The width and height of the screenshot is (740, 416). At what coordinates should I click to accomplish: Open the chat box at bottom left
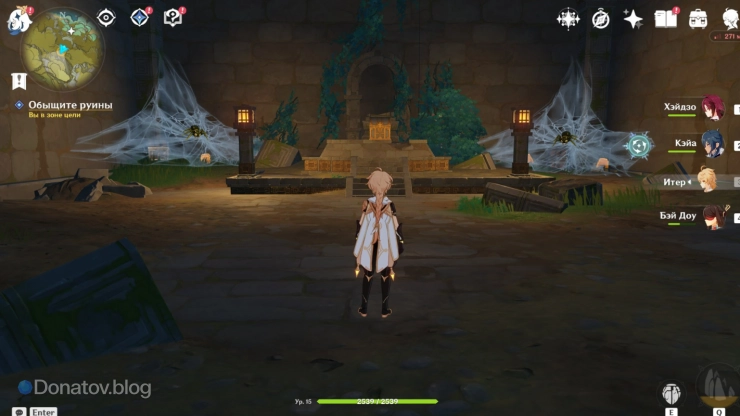[x=19, y=411]
